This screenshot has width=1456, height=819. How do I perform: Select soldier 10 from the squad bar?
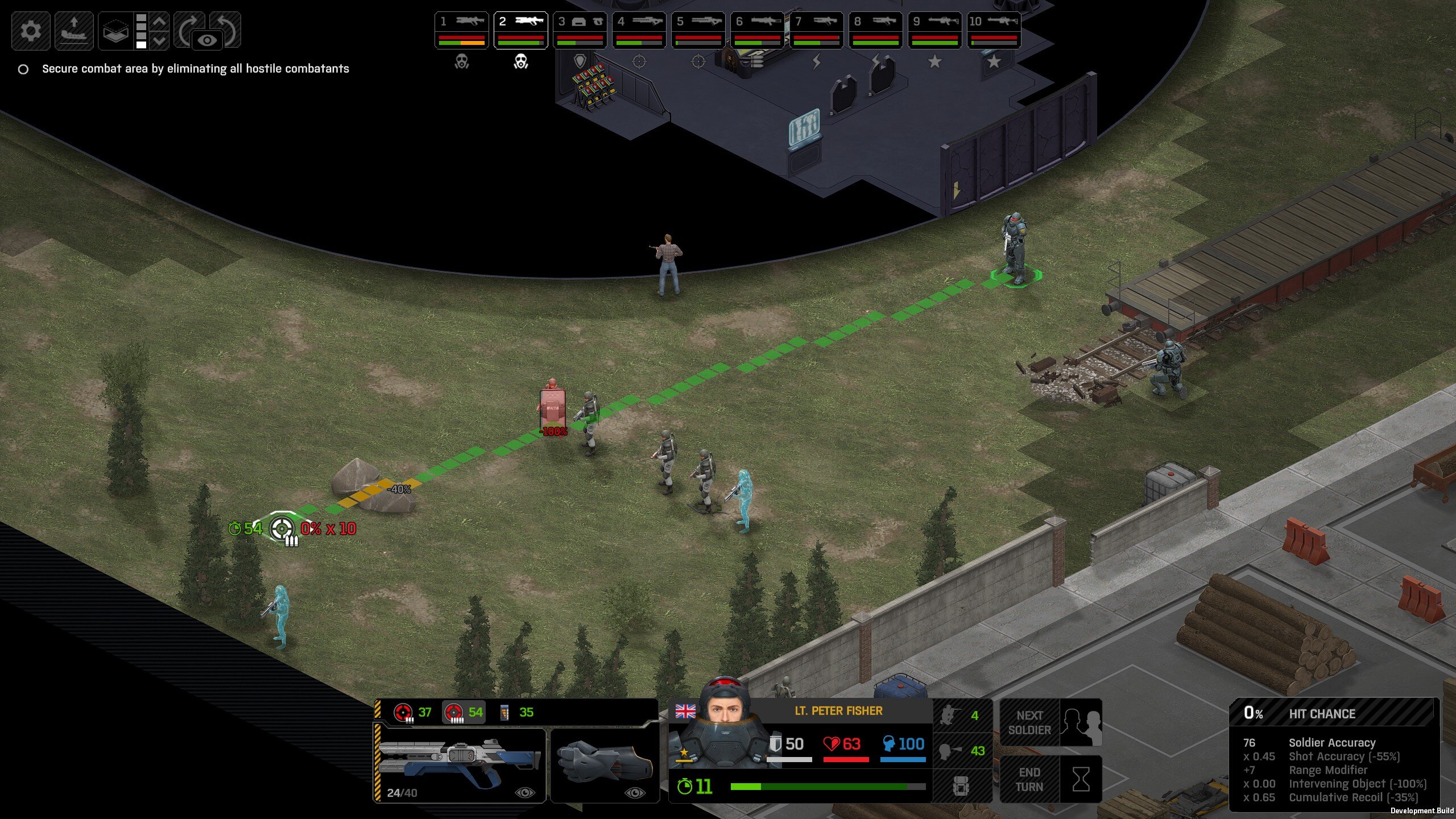994,30
